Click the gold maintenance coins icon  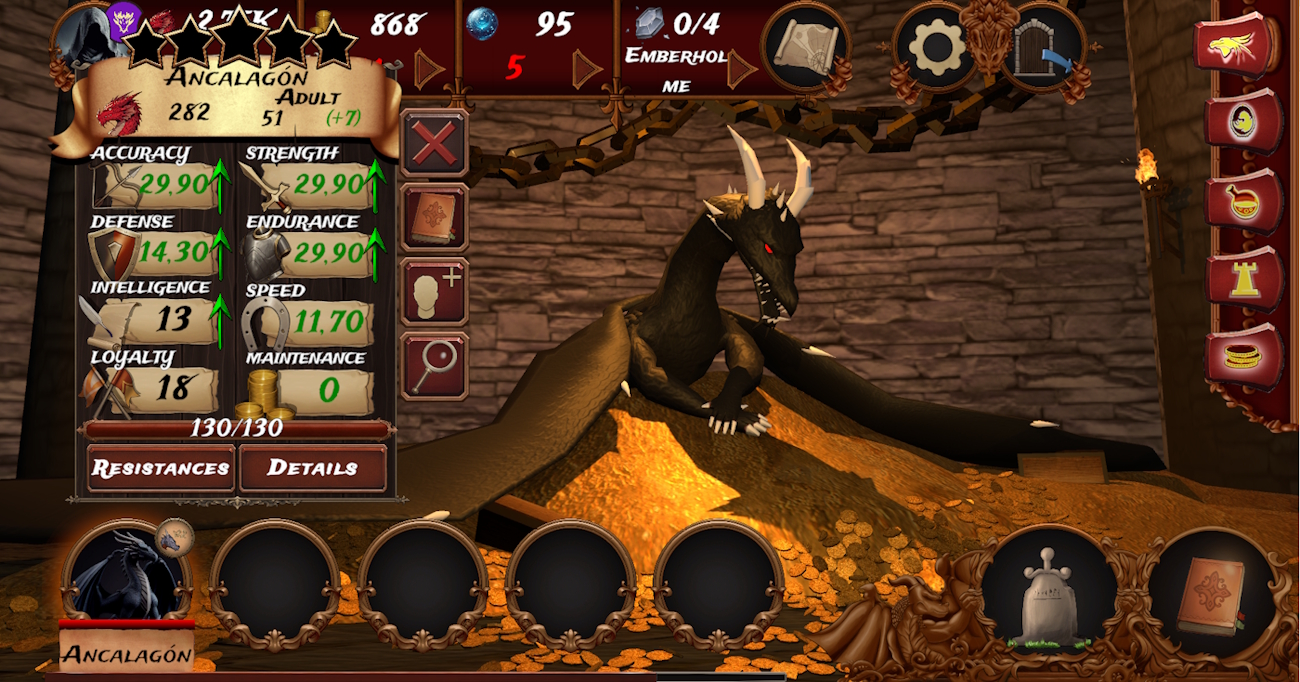pyautogui.click(x=259, y=393)
